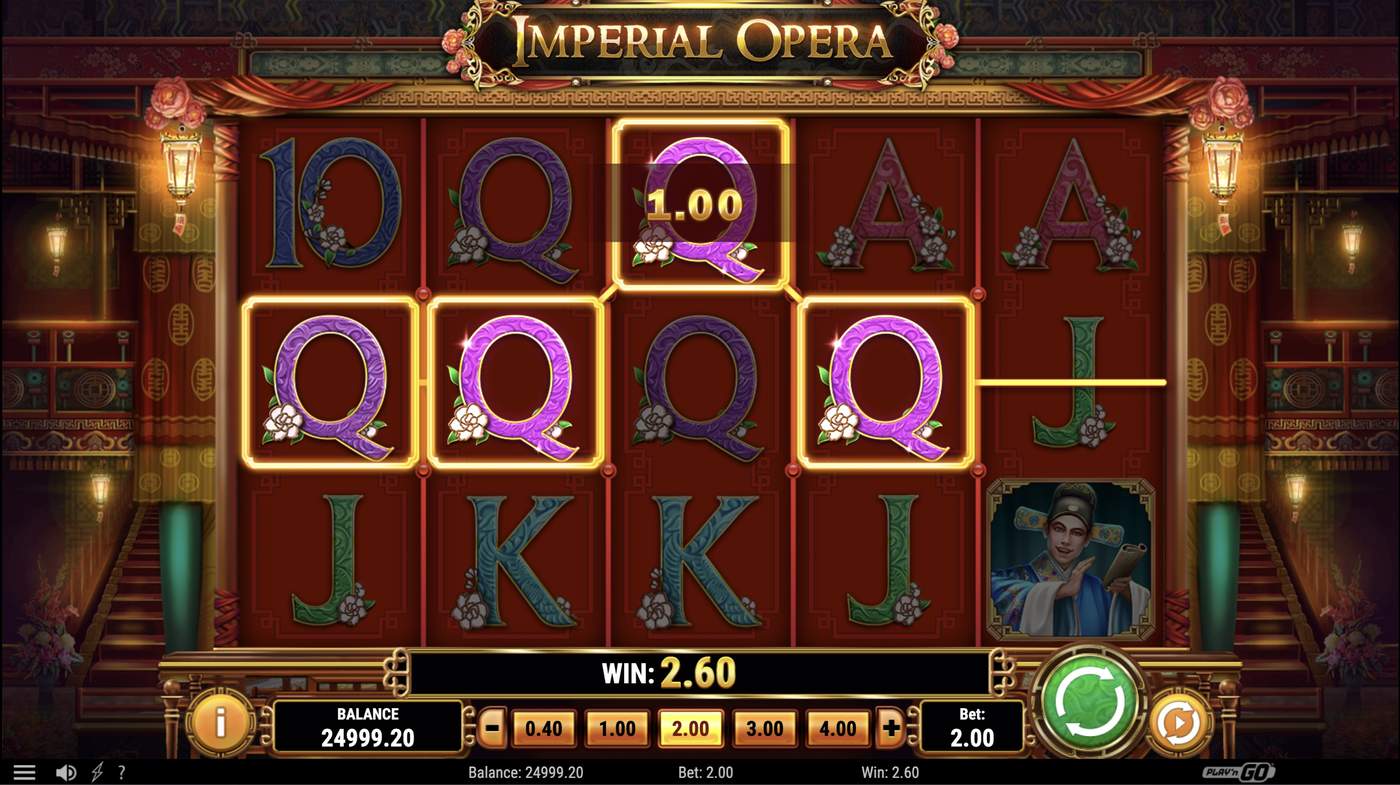Select the 0.40 bet chip
Image resolution: width=1400 pixels, height=785 pixels.
(x=543, y=727)
